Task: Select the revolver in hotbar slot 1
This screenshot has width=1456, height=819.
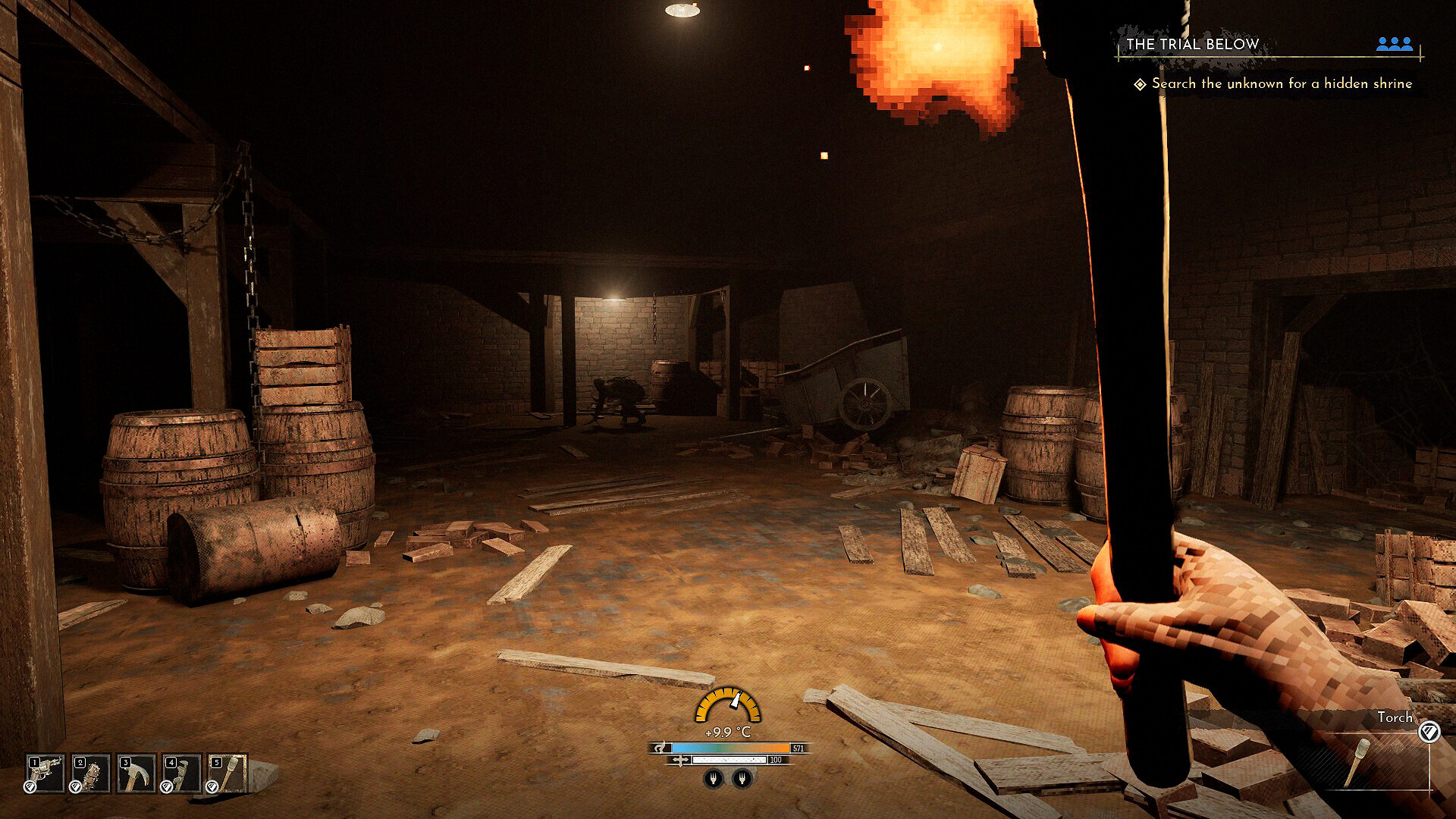Action: [x=44, y=773]
